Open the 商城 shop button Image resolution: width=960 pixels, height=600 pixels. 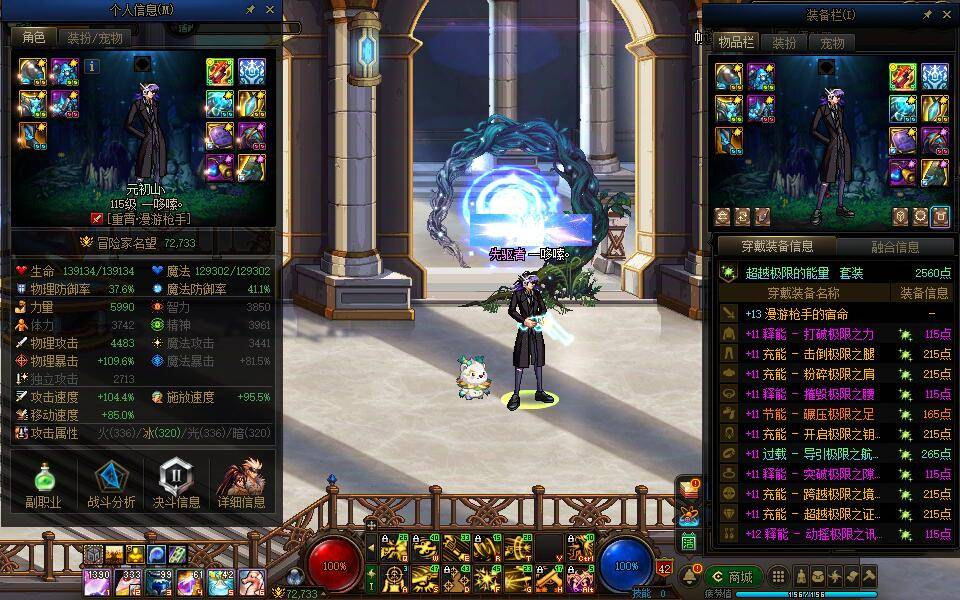point(732,577)
